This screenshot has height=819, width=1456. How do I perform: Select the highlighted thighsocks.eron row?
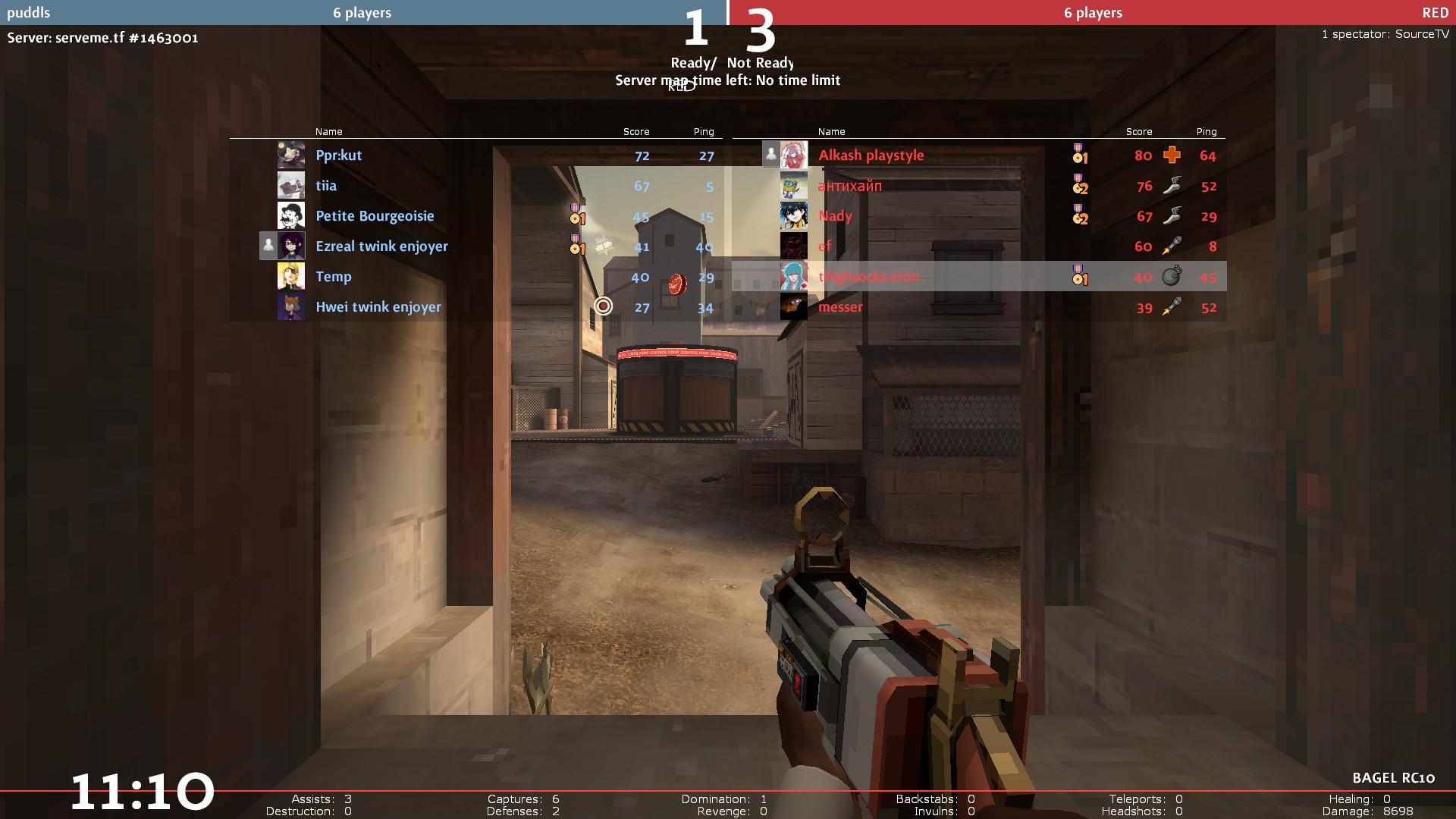point(868,277)
